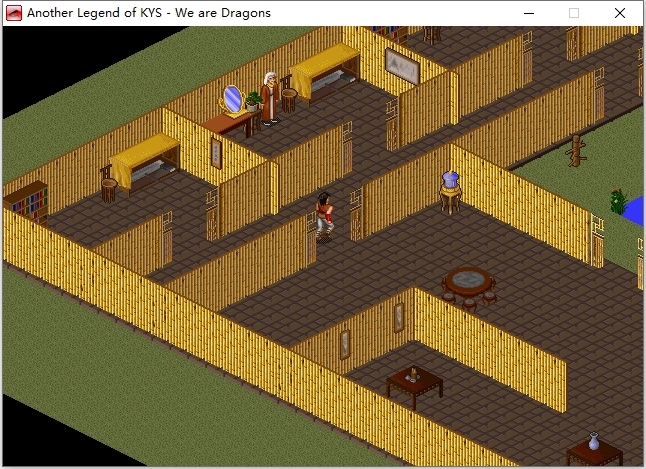
Task: Minimize the game window
Action: 528,13
